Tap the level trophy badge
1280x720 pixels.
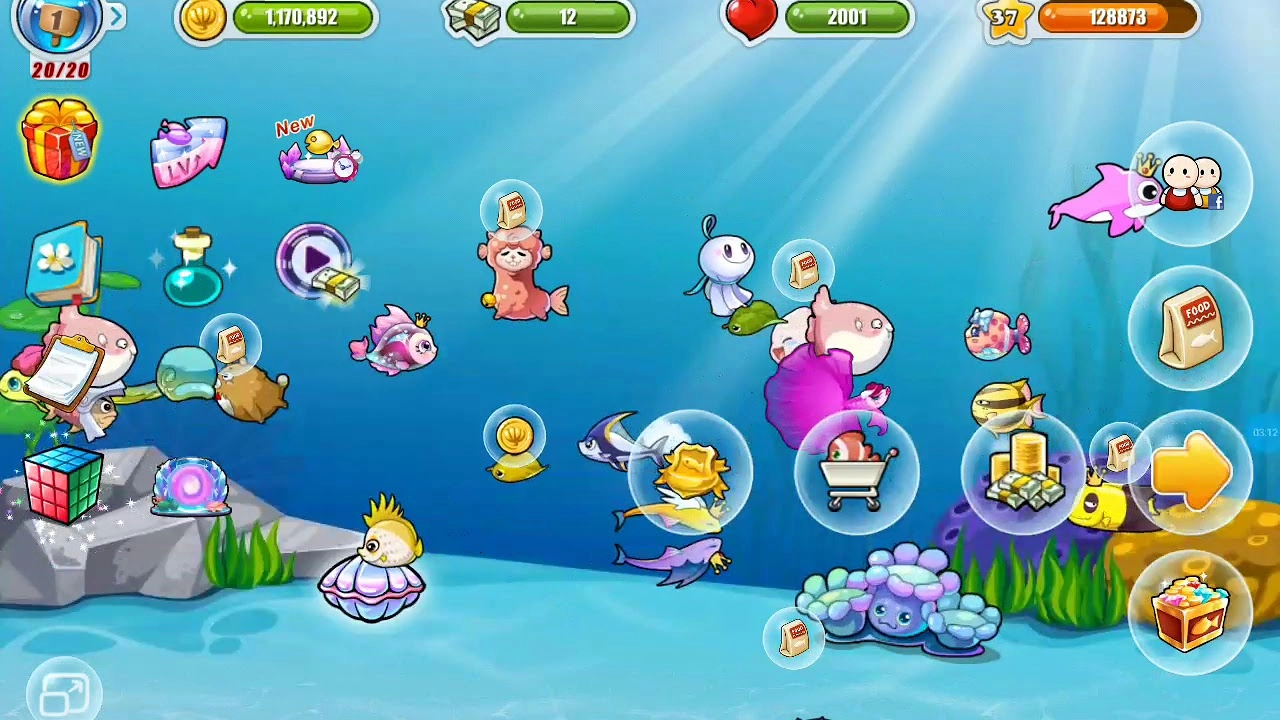tap(57, 22)
